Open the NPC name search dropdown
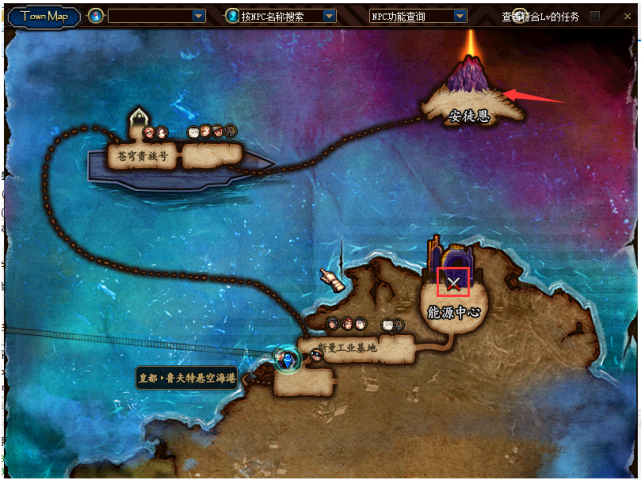Image resolution: width=641 pixels, height=480 pixels. click(326, 16)
